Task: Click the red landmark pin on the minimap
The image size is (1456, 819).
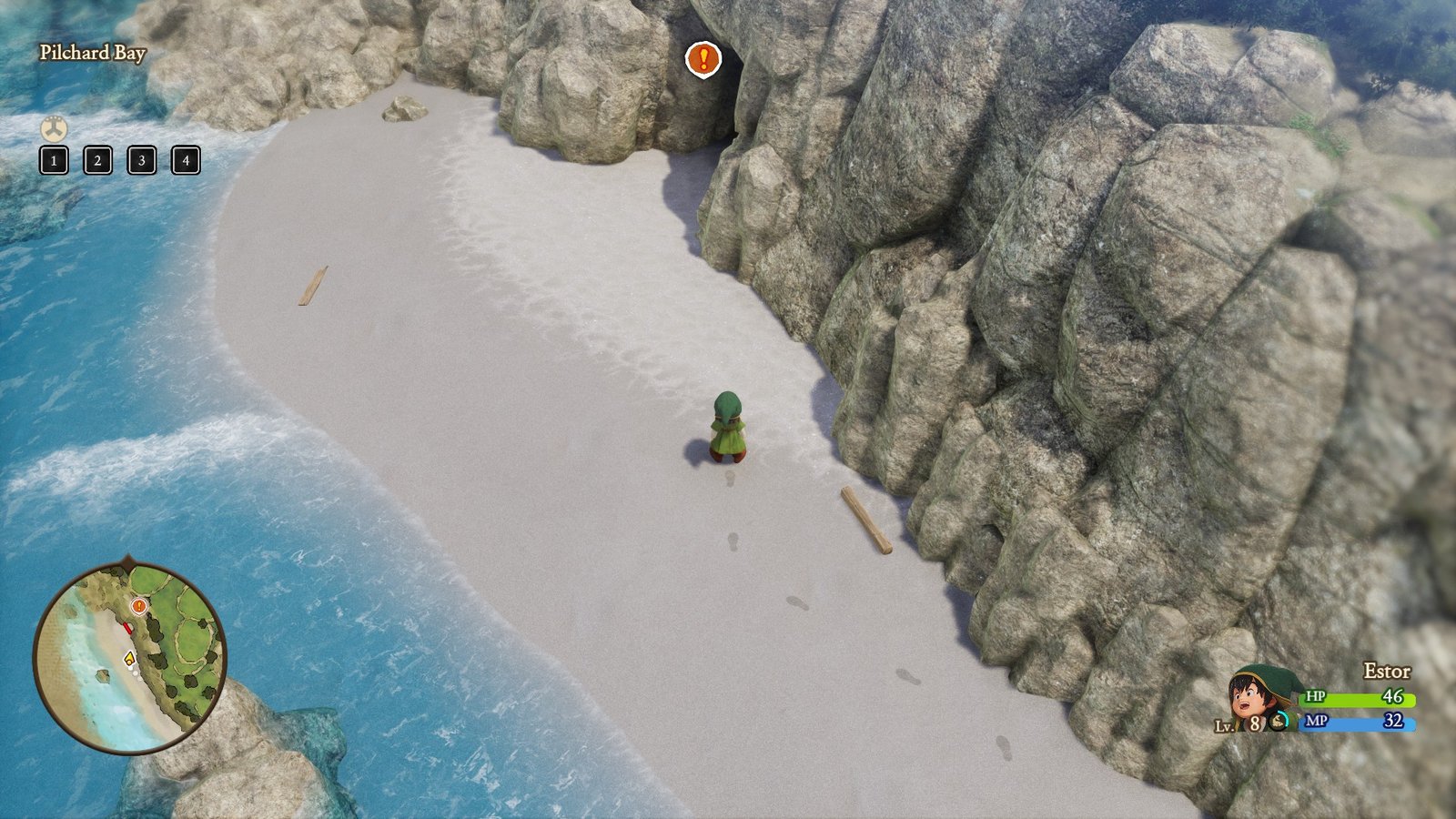Action: point(128,627)
